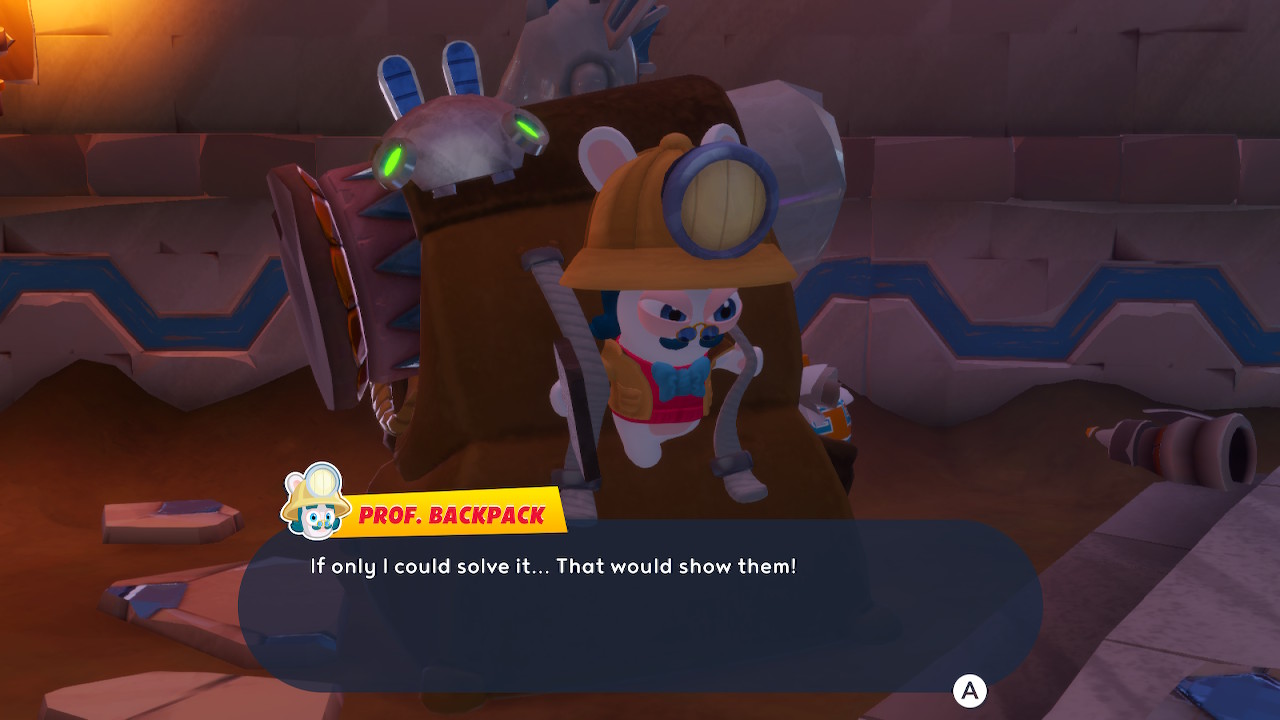The height and width of the screenshot is (720, 1280).
Task: Click the glowing green sensor eye on the robot
Action: pyautogui.click(x=392, y=160)
